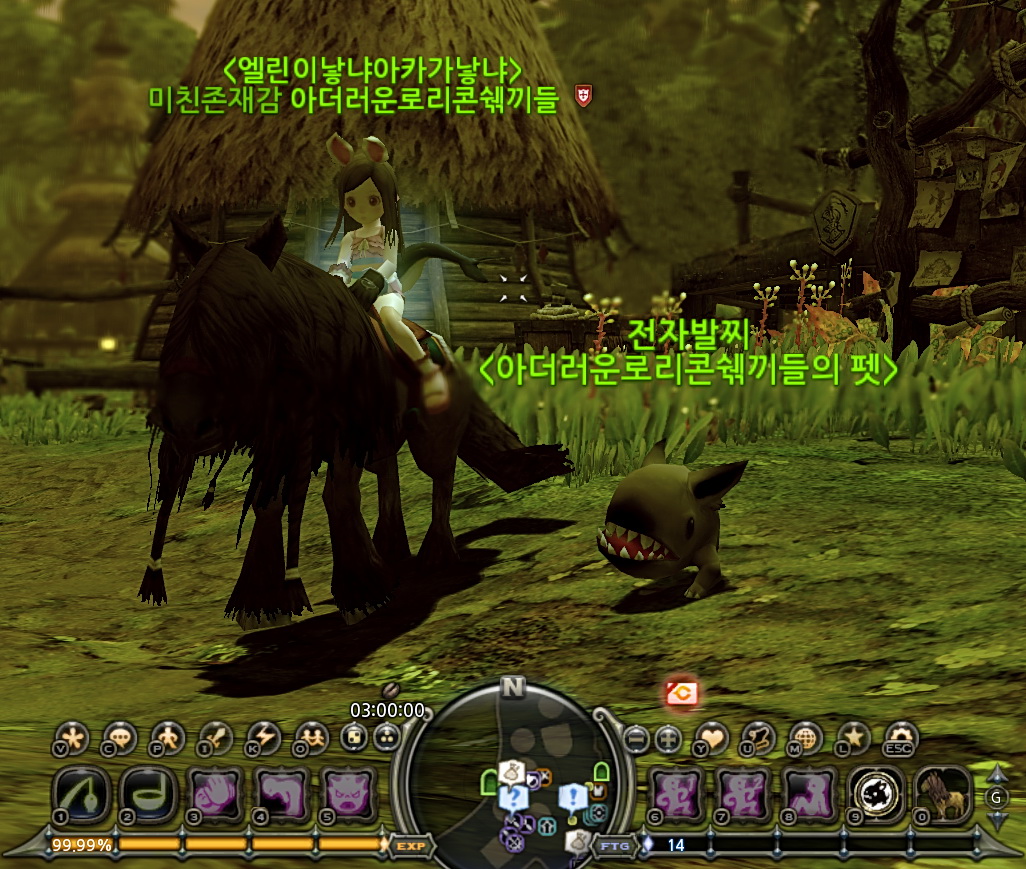This screenshot has height=869, width=1026.
Task: Zoom out the minimap with minus button
Action: tap(636, 739)
